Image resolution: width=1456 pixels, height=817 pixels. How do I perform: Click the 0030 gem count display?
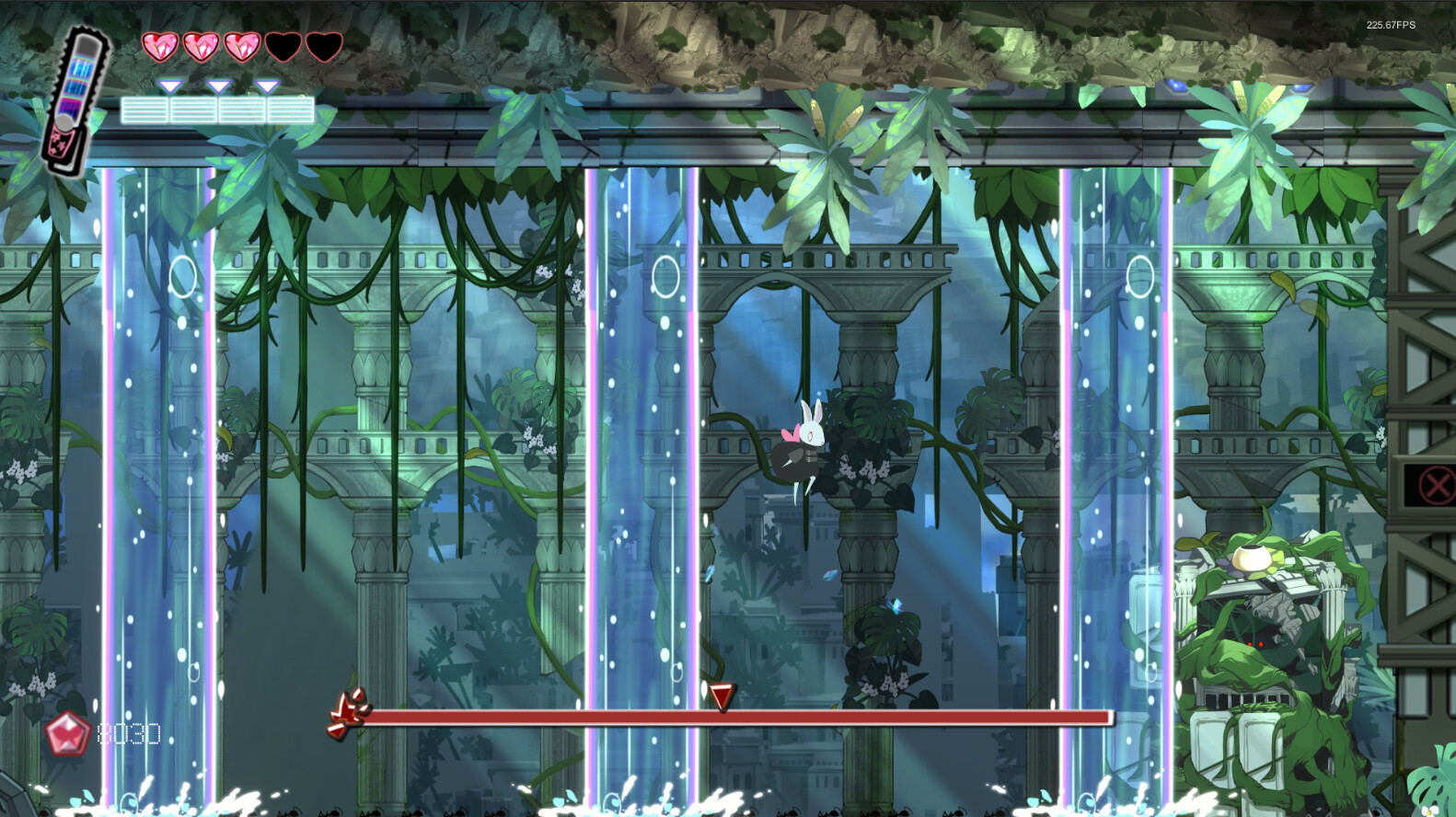point(129,735)
